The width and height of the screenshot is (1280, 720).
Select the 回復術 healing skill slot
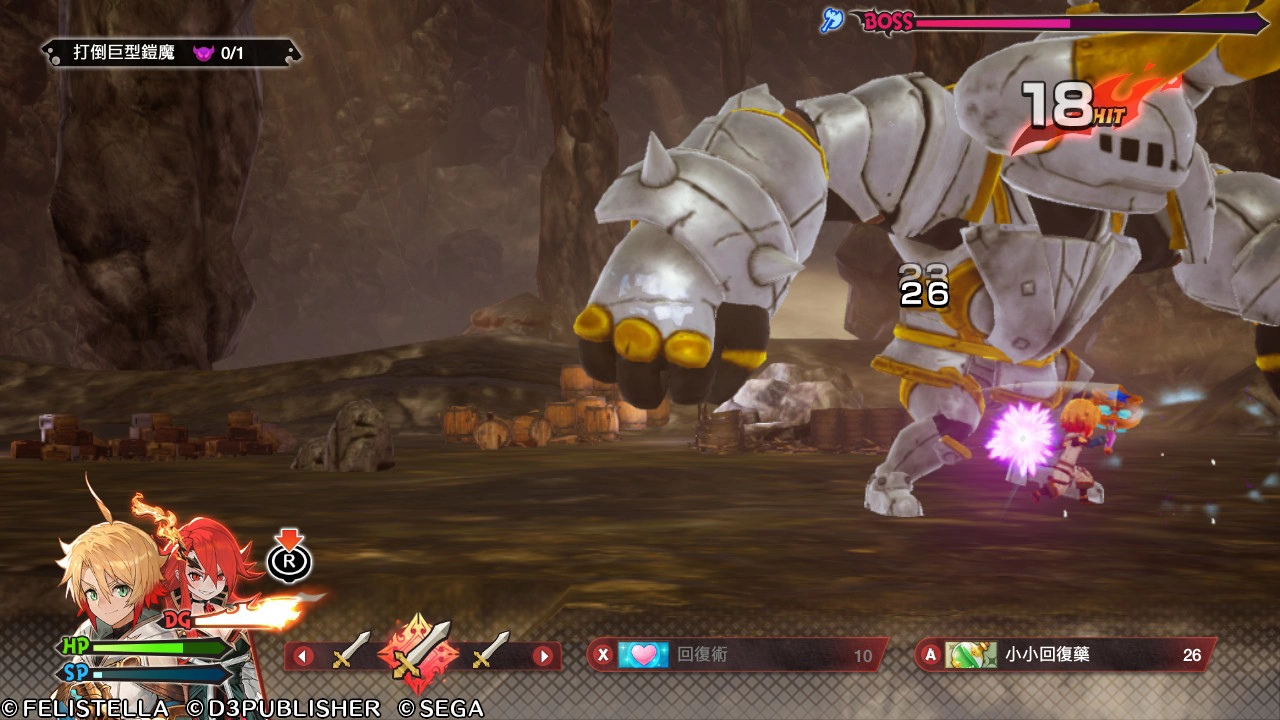[x=735, y=655]
